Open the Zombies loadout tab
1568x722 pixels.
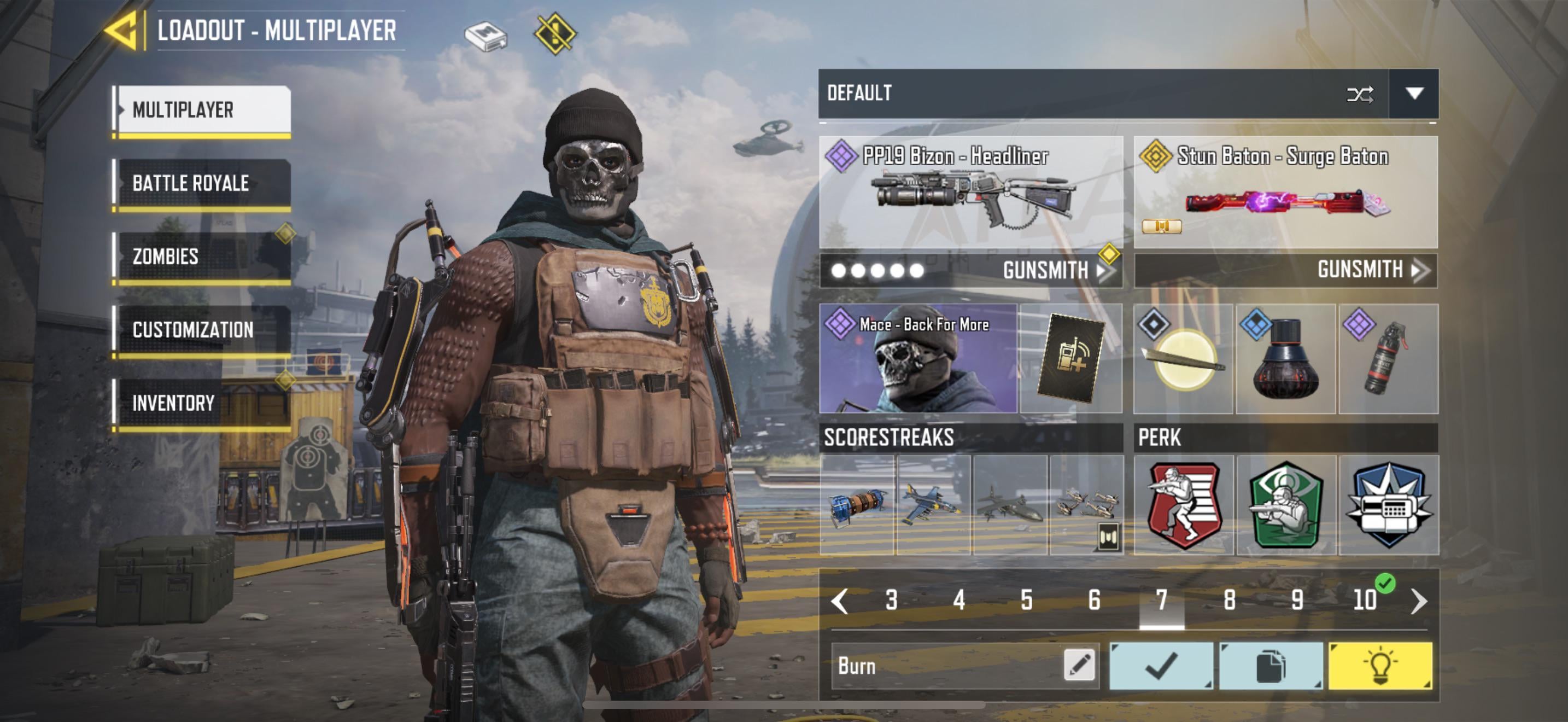pyautogui.click(x=202, y=257)
